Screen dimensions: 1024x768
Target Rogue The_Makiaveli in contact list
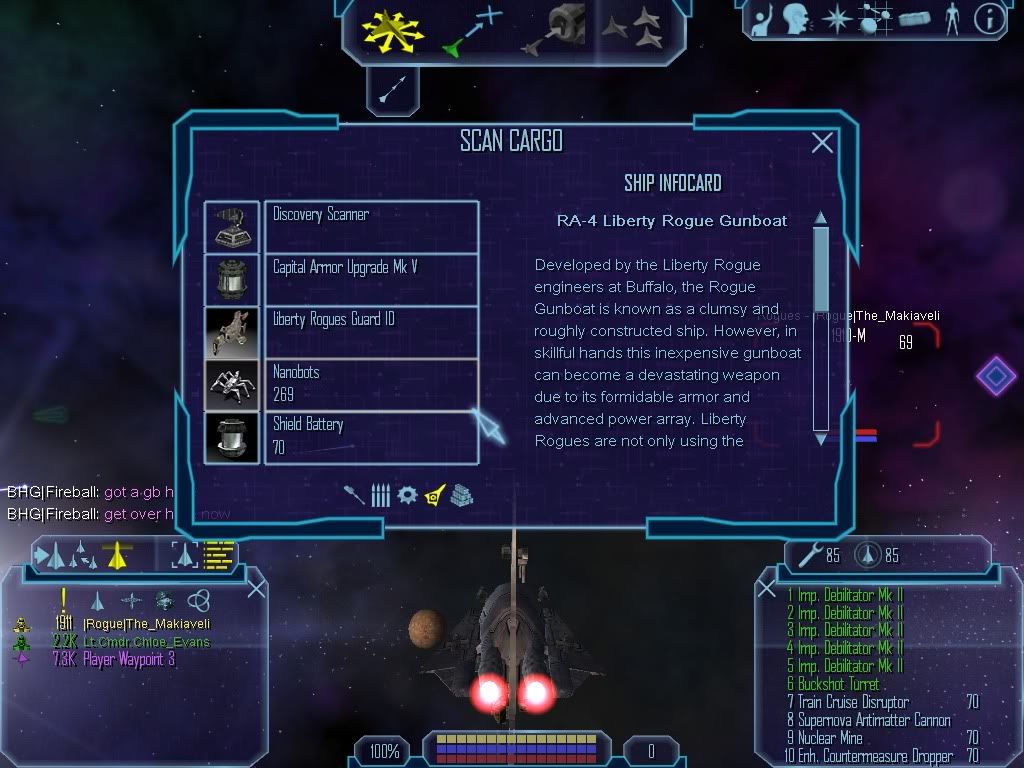click(146, 624)
